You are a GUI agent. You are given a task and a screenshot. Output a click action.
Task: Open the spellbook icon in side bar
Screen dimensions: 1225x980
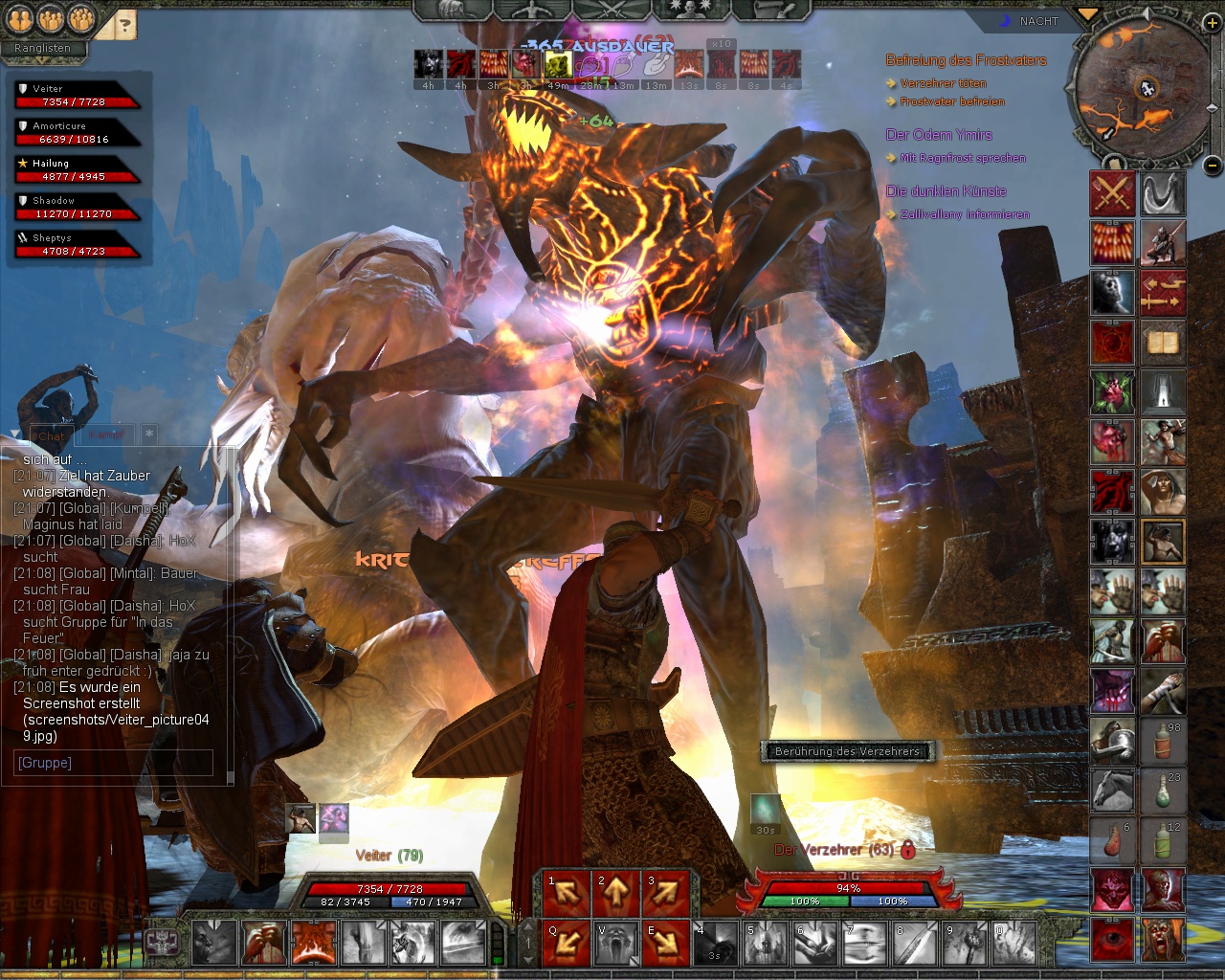[x=1163, y=343]
